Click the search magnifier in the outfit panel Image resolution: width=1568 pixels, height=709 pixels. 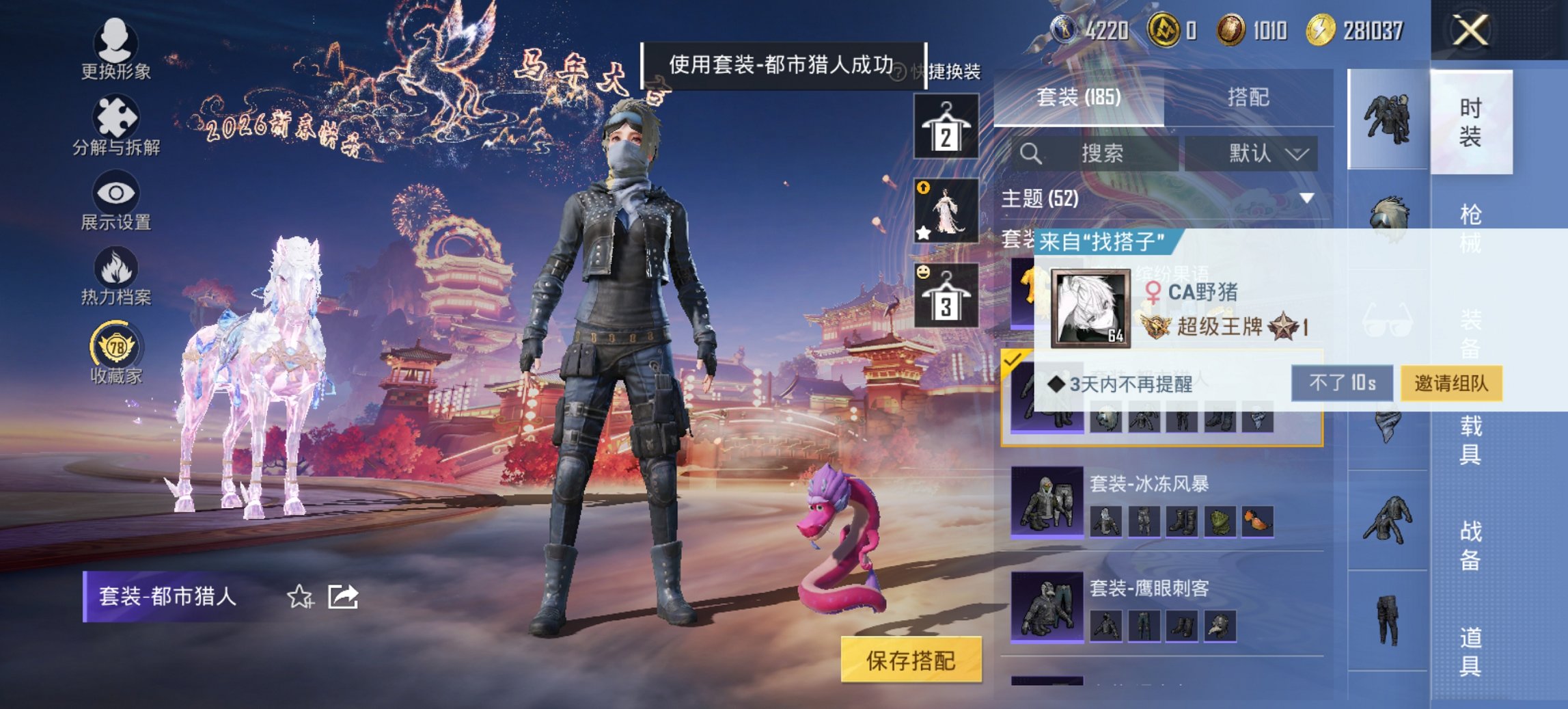pyautogui.click(x=1030, y=152)
